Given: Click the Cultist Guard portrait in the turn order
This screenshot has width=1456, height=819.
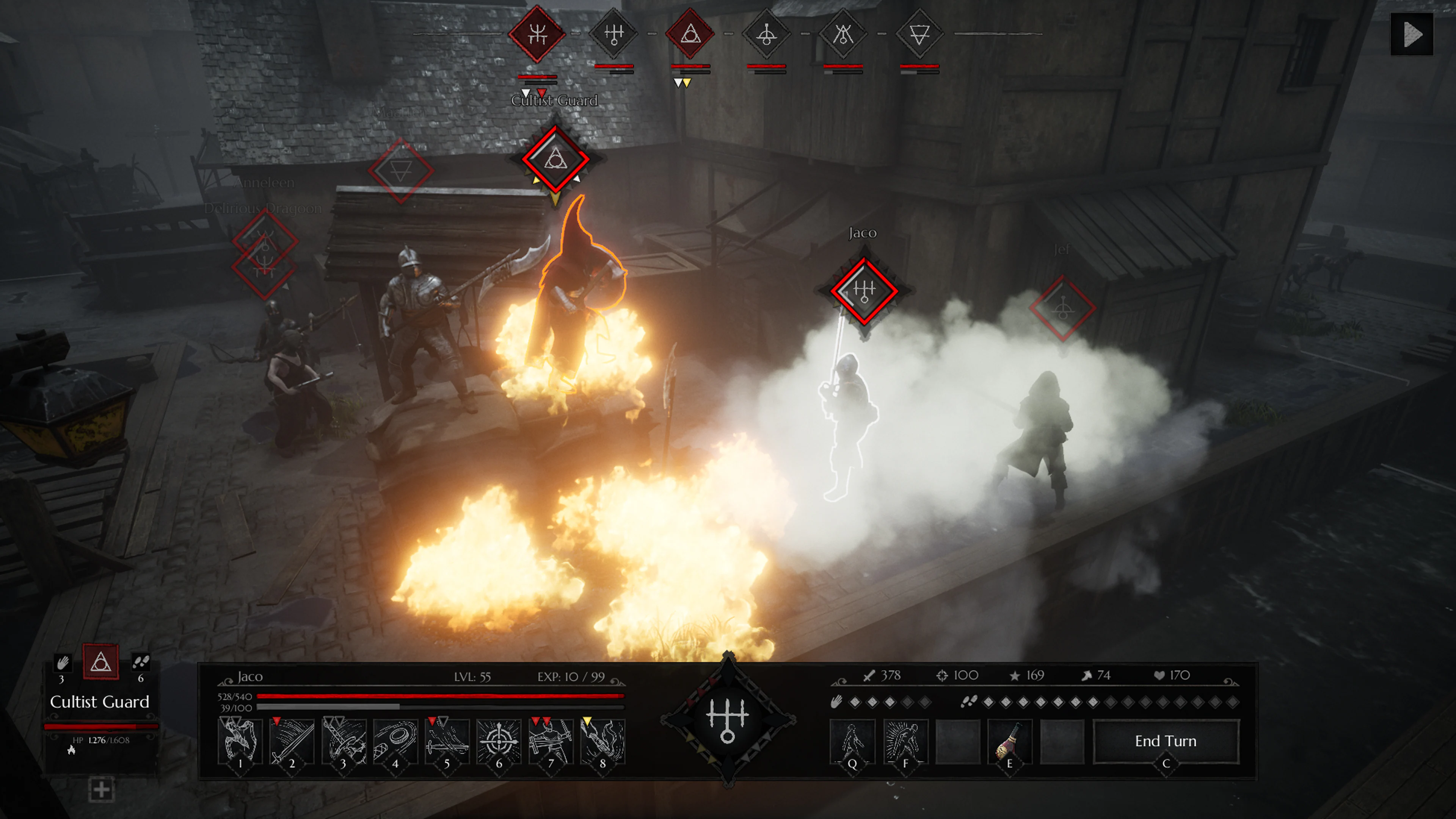Looking at the screenshot, I should [x=537, y=35].
